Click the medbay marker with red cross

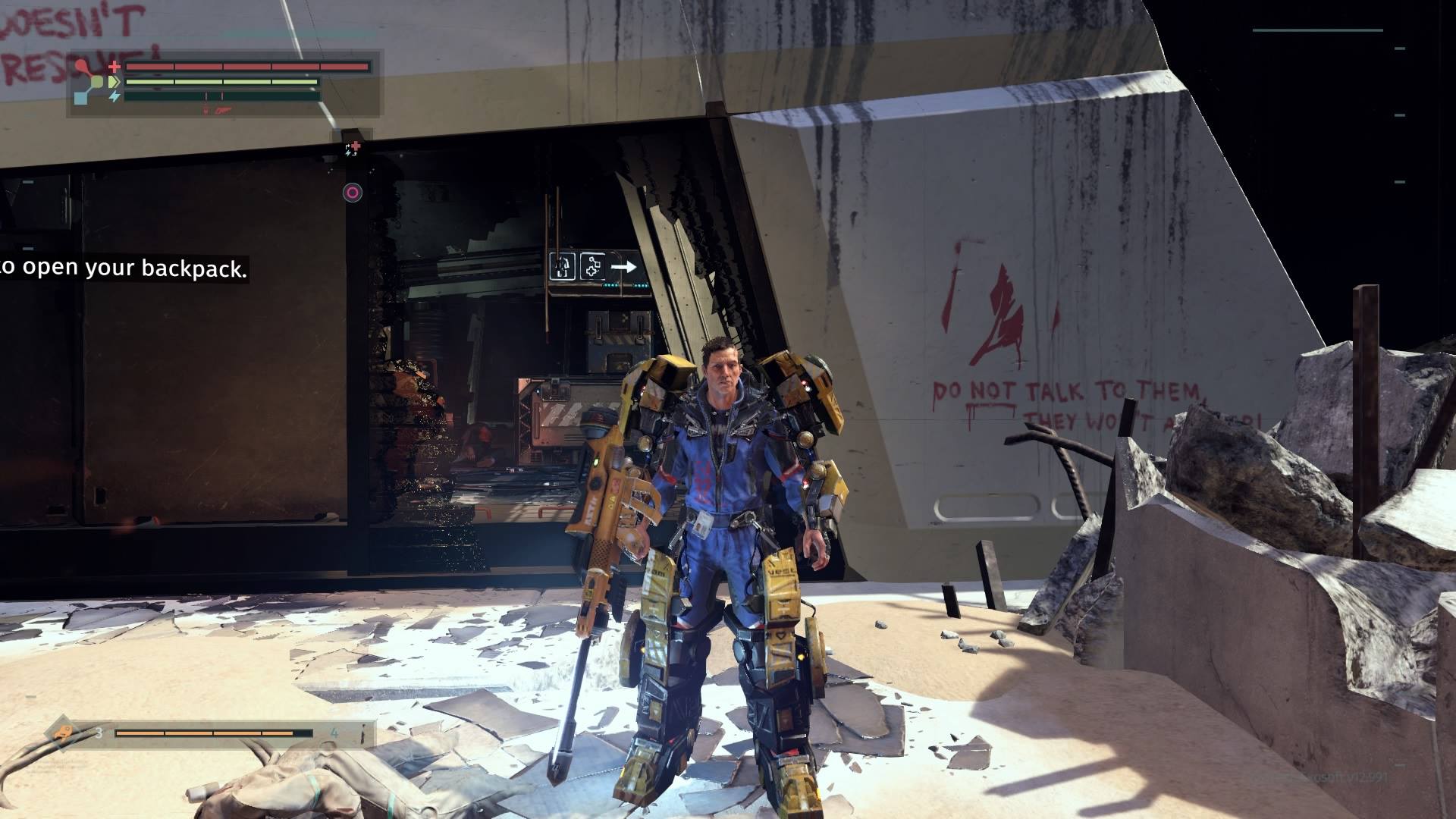(x=353, y=148)
